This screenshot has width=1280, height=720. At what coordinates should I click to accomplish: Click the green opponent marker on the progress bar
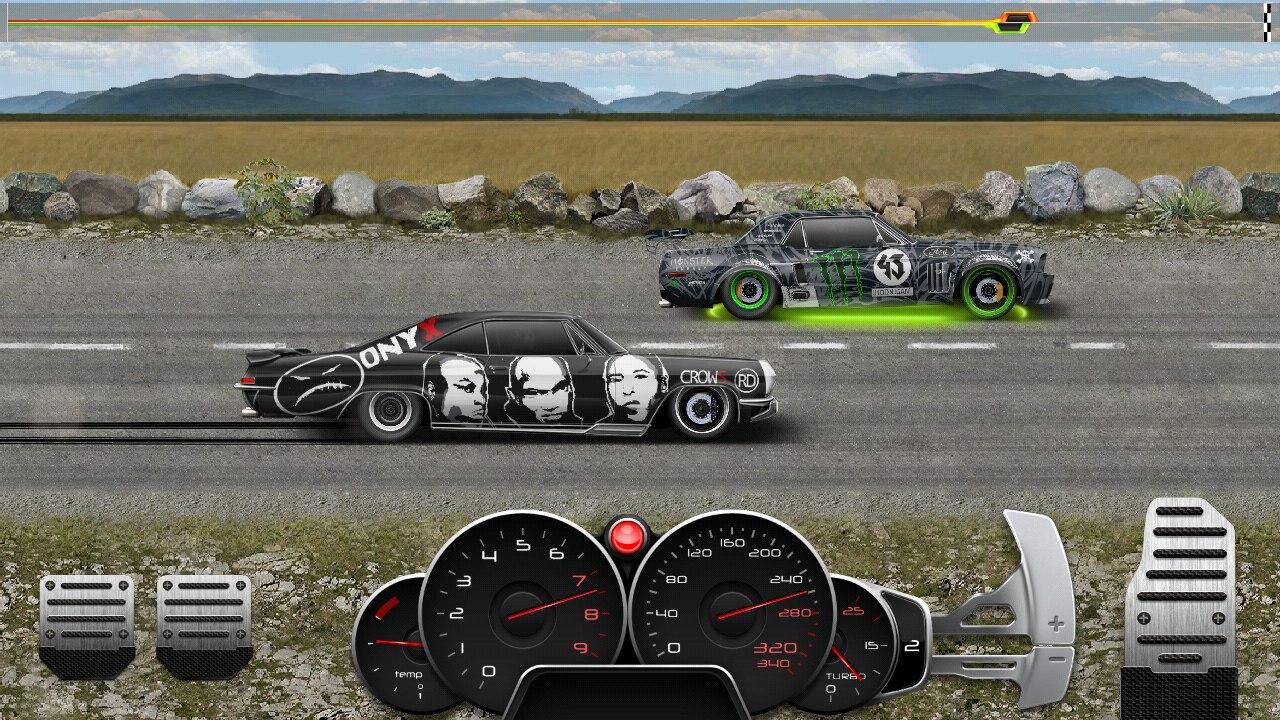tap(1010, 28)
